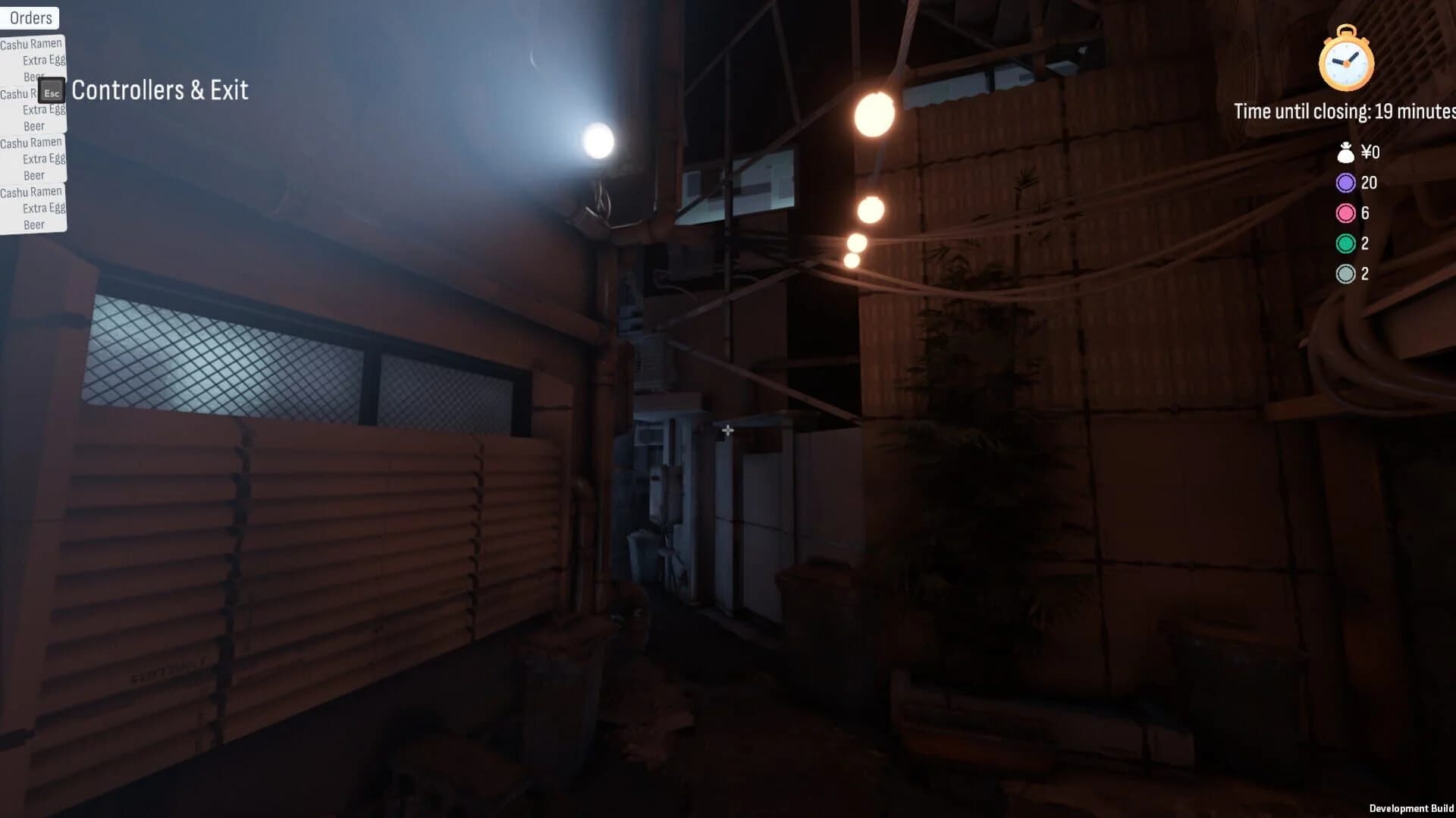This screenshot has height=818, width=1456.
Task: Select the Orders header tab
Action: coord(30,17)
